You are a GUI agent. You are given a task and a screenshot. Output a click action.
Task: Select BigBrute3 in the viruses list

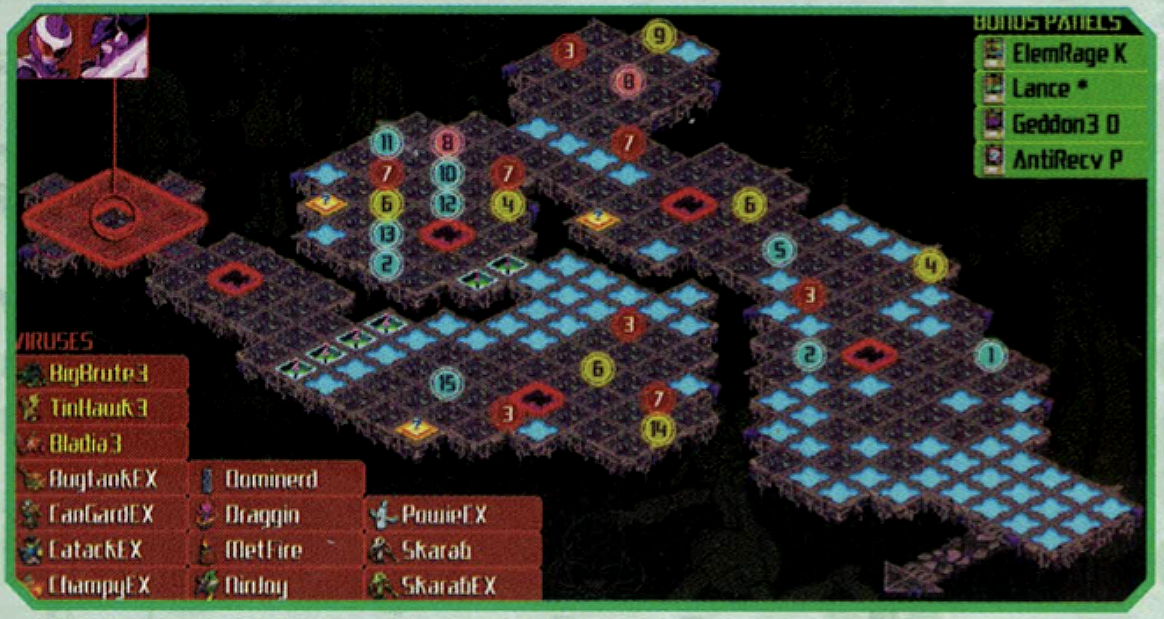[x=102, y=374]
